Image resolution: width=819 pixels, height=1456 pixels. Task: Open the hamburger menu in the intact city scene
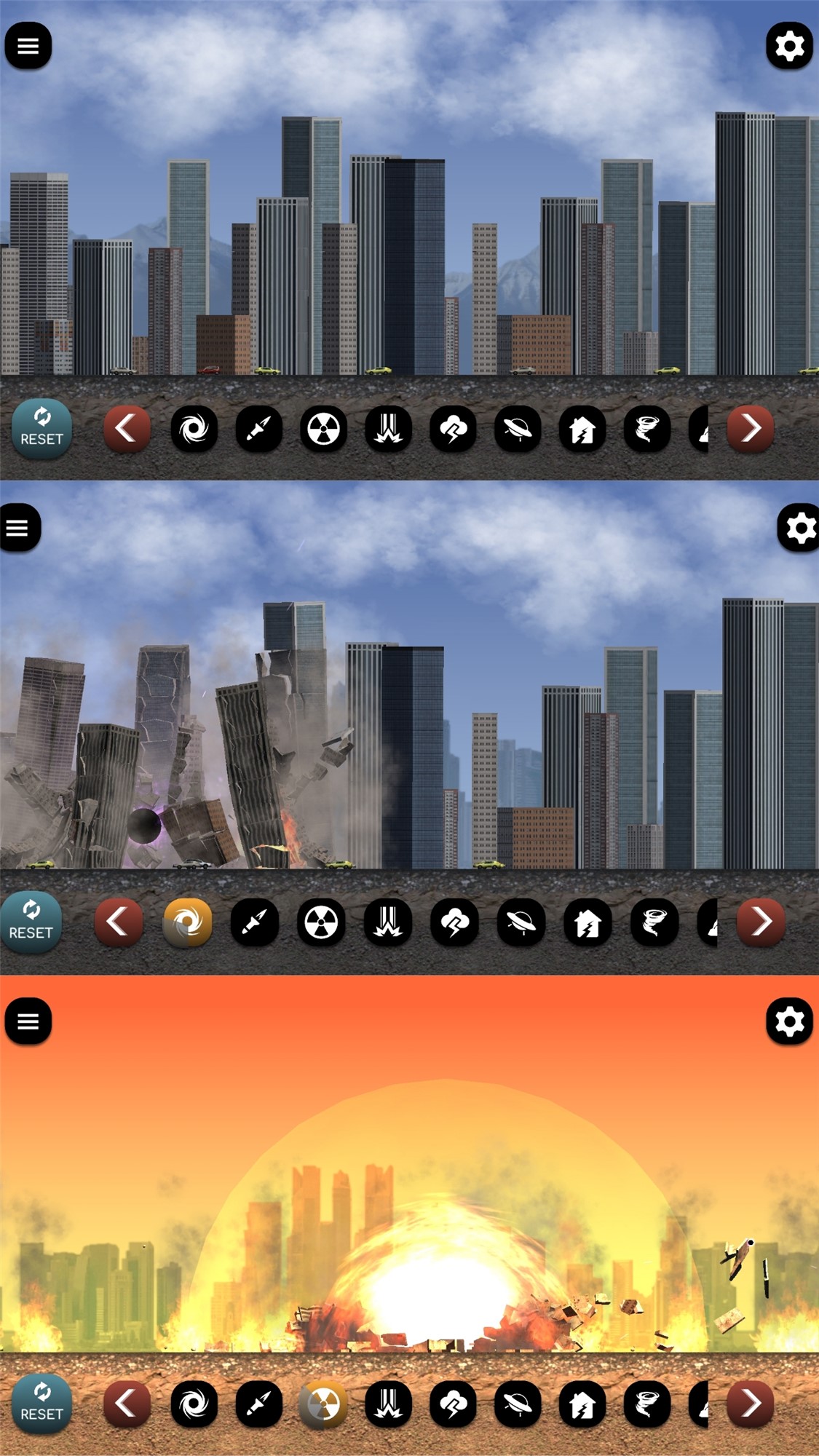pos(28,46)
